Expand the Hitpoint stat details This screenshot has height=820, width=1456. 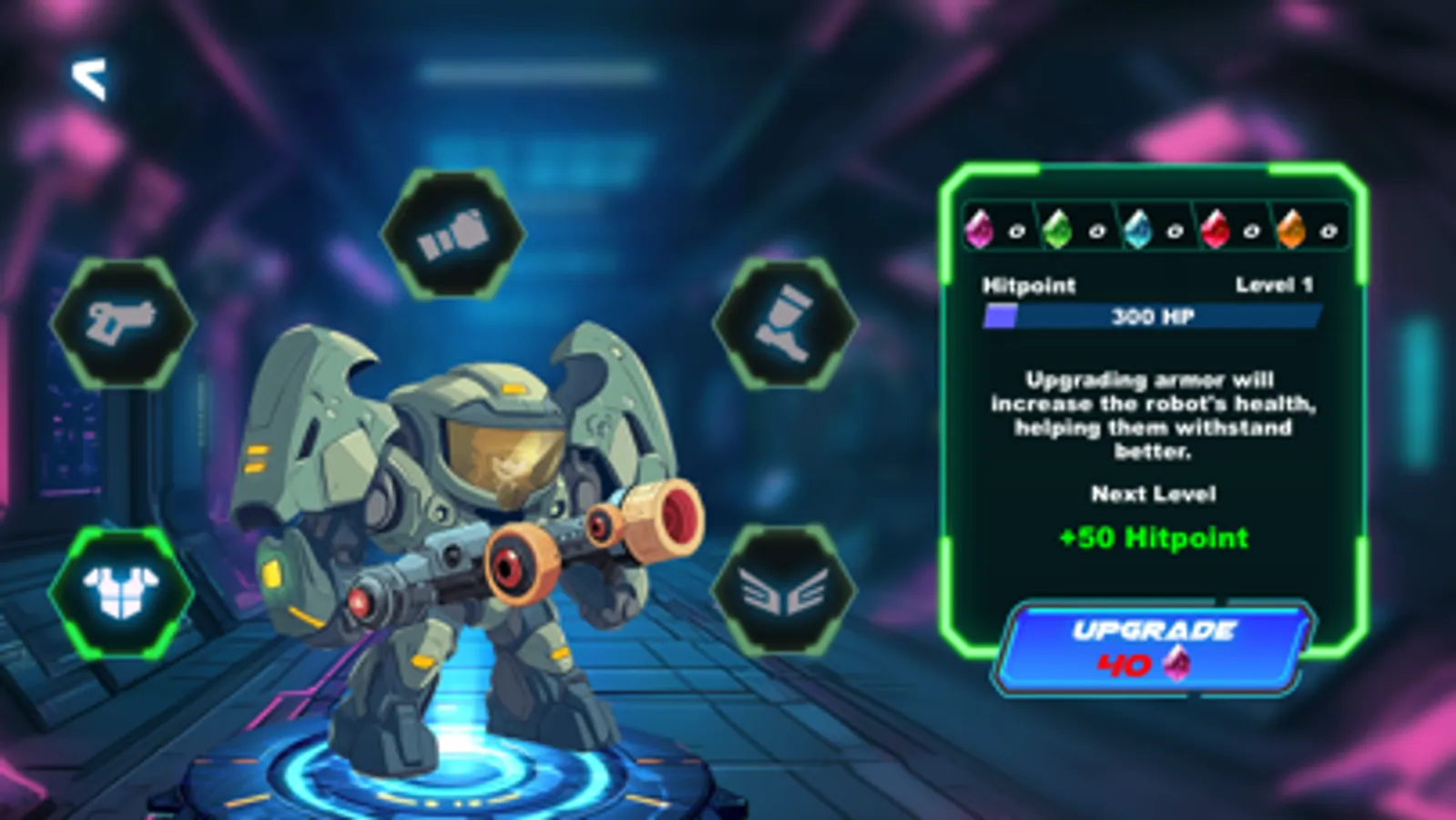1027,284
